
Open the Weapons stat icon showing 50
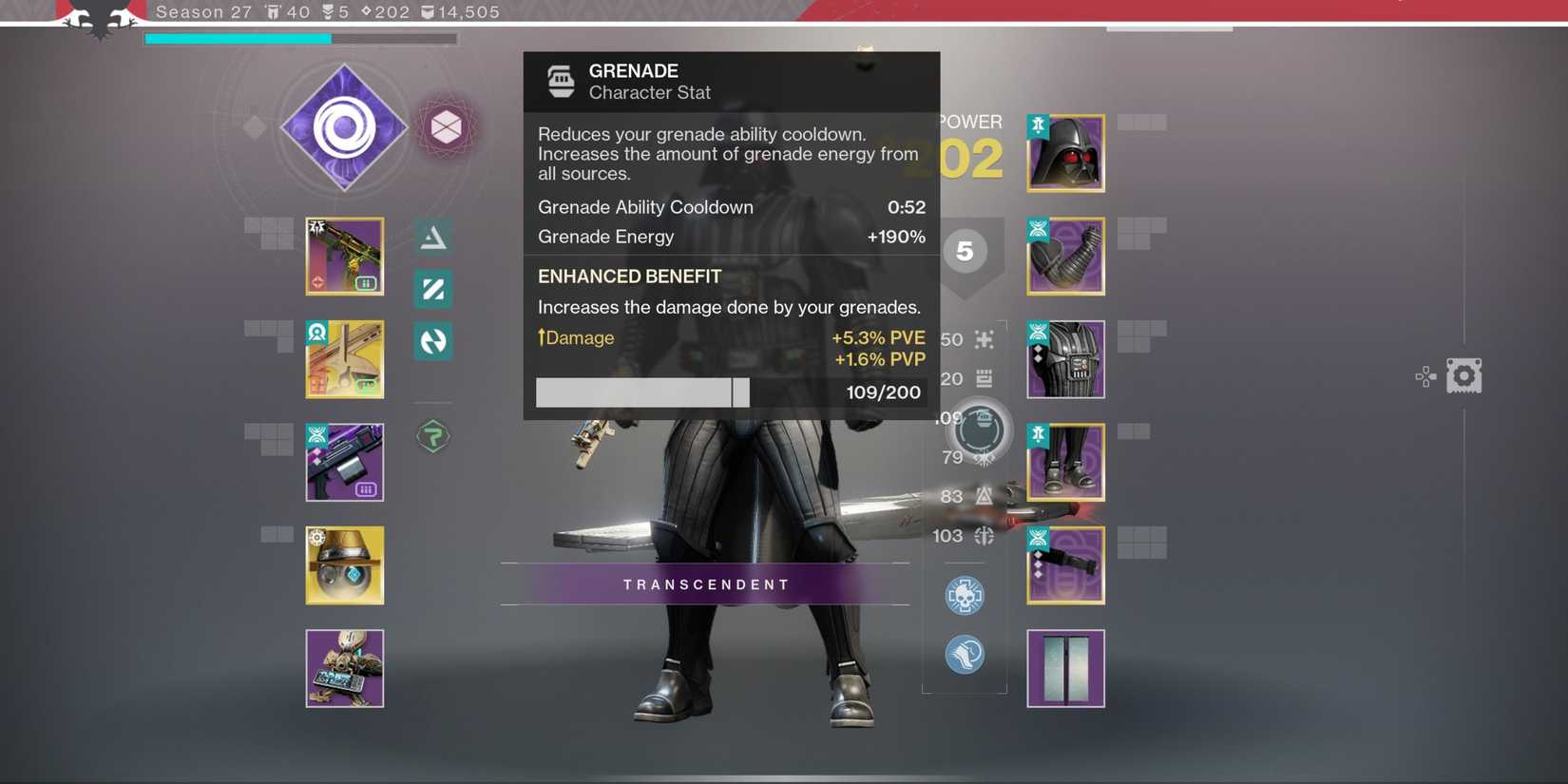pos(984,339)
